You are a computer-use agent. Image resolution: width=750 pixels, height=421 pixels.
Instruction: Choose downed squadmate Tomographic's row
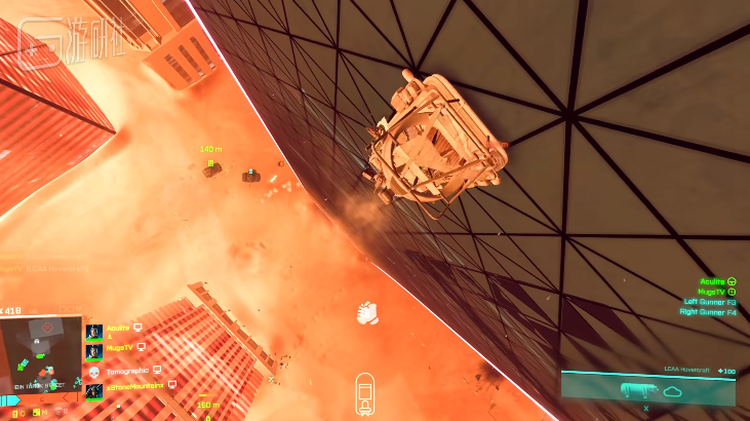[x=125, y=369]
